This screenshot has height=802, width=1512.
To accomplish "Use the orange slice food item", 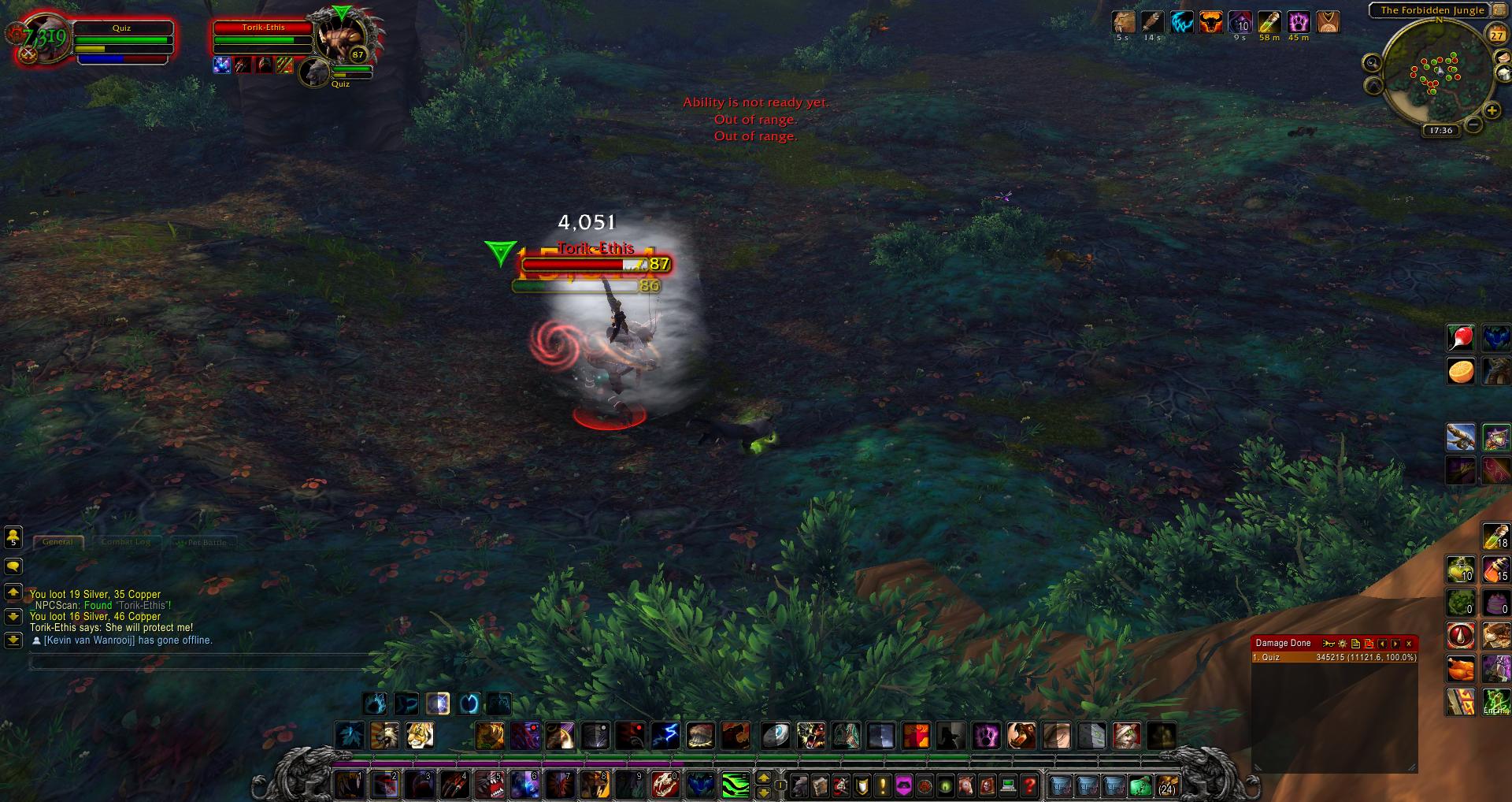I will click(1461, 371).
